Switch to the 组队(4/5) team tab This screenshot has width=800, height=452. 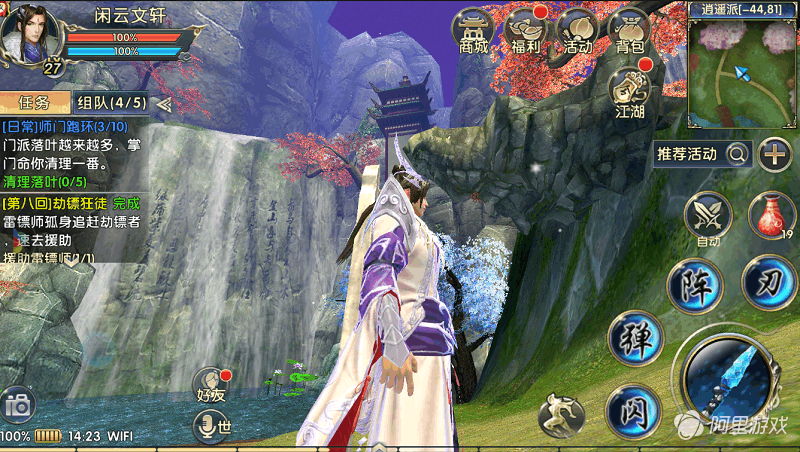click(x=112, y=102)
